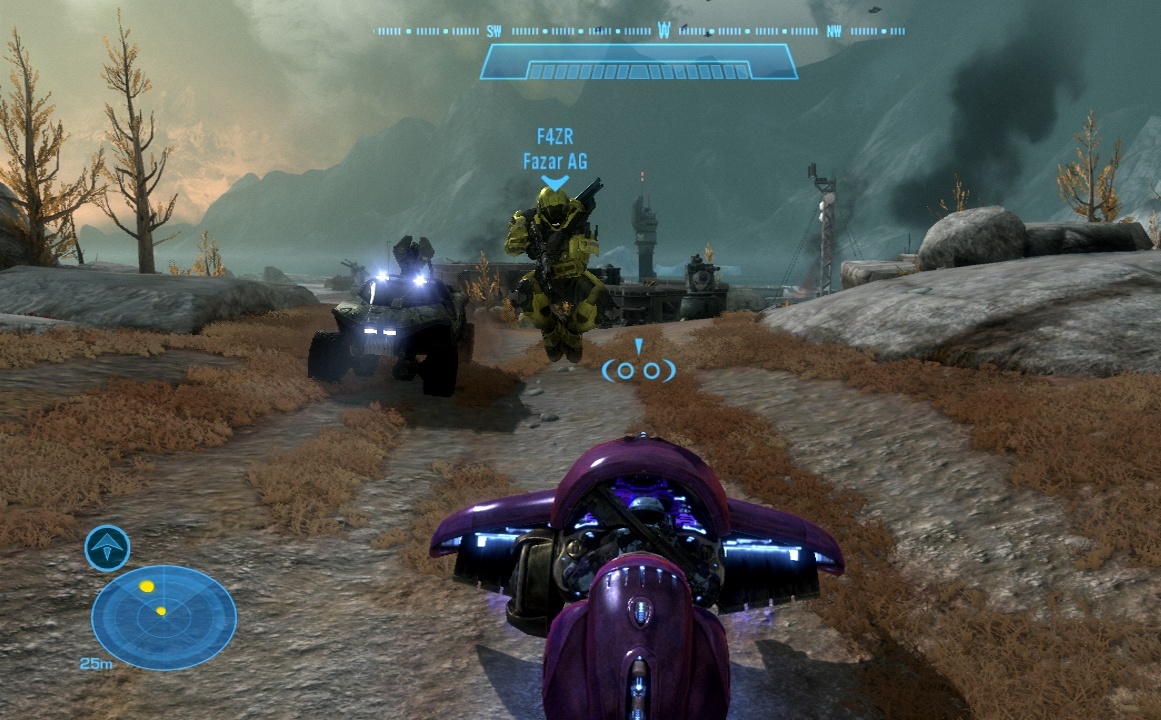Click the F4ZR Fazar AG player nametag
The image size is (1161, 720).
(554, 149)
